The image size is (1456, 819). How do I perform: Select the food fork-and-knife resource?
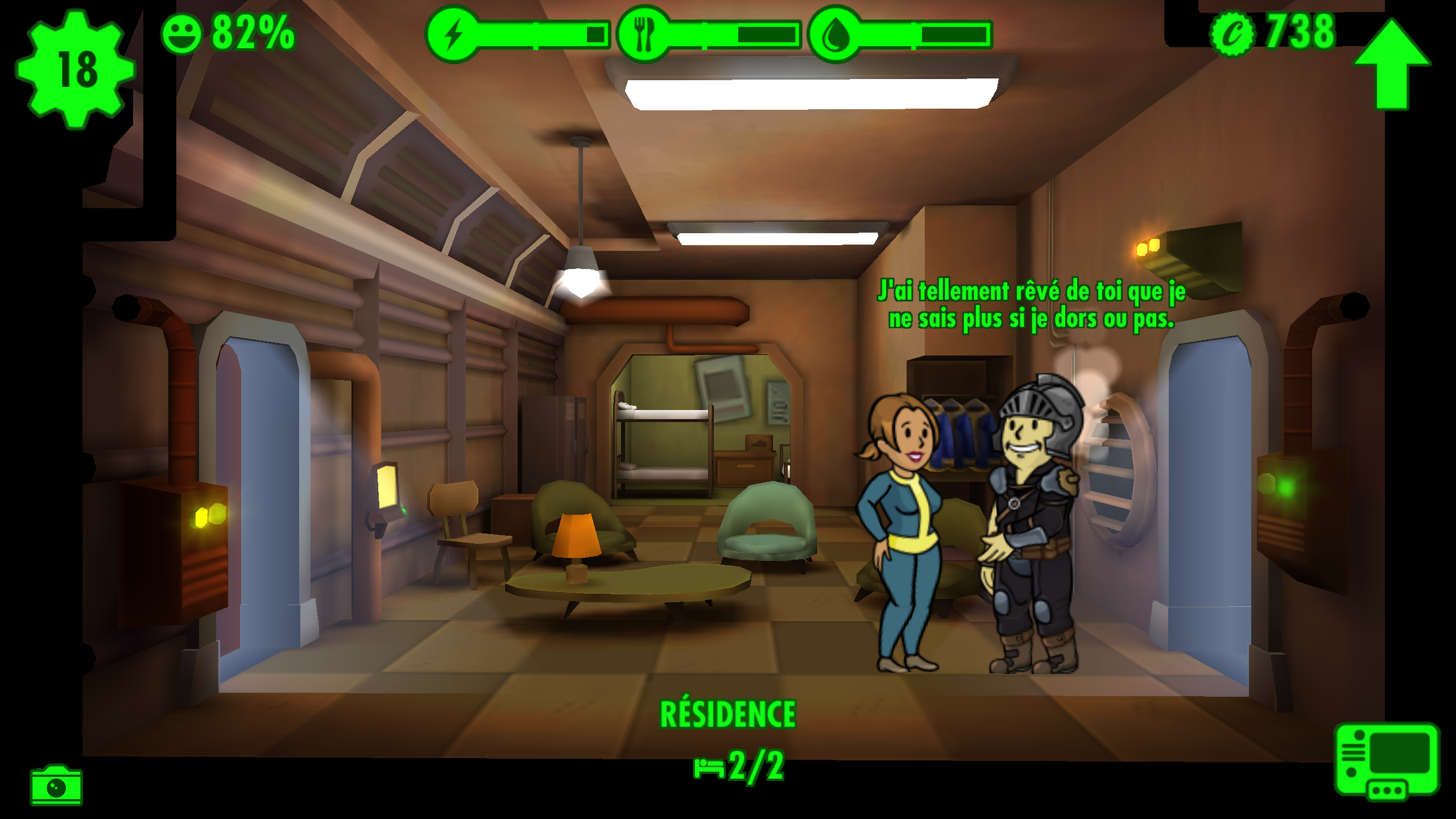[644, 34]
